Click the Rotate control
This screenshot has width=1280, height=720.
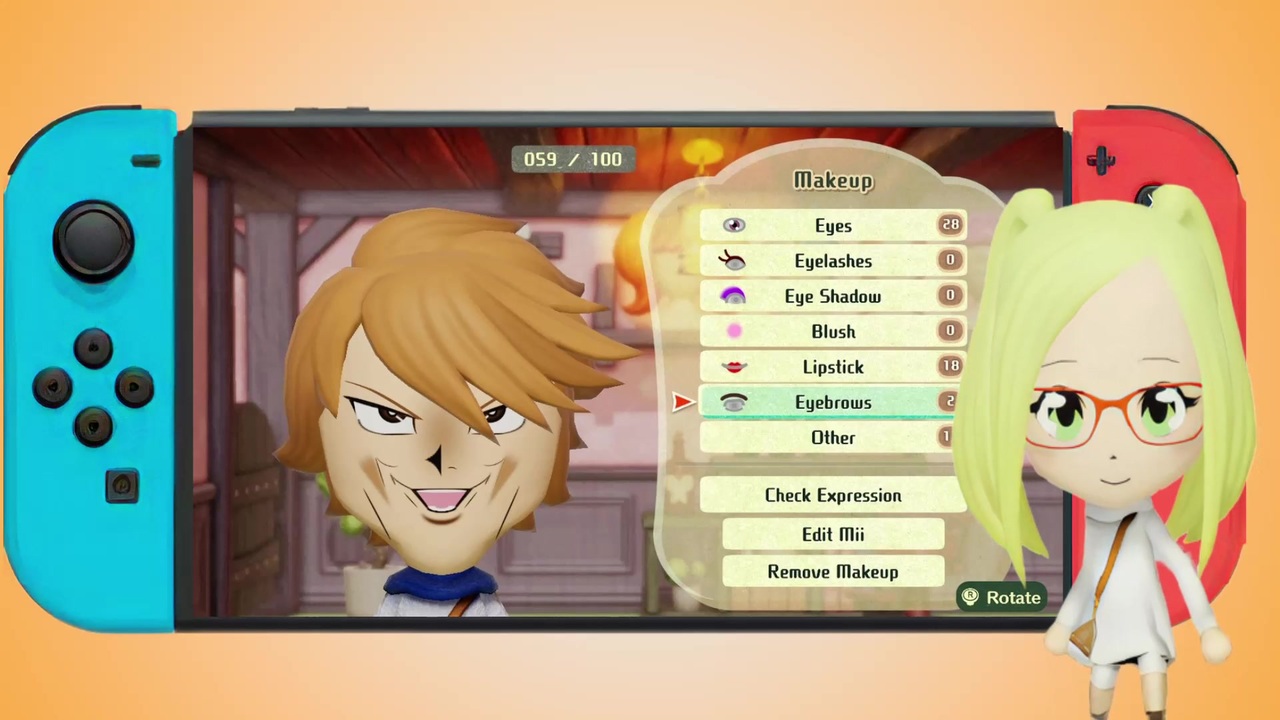click(x=1001, y=597)
